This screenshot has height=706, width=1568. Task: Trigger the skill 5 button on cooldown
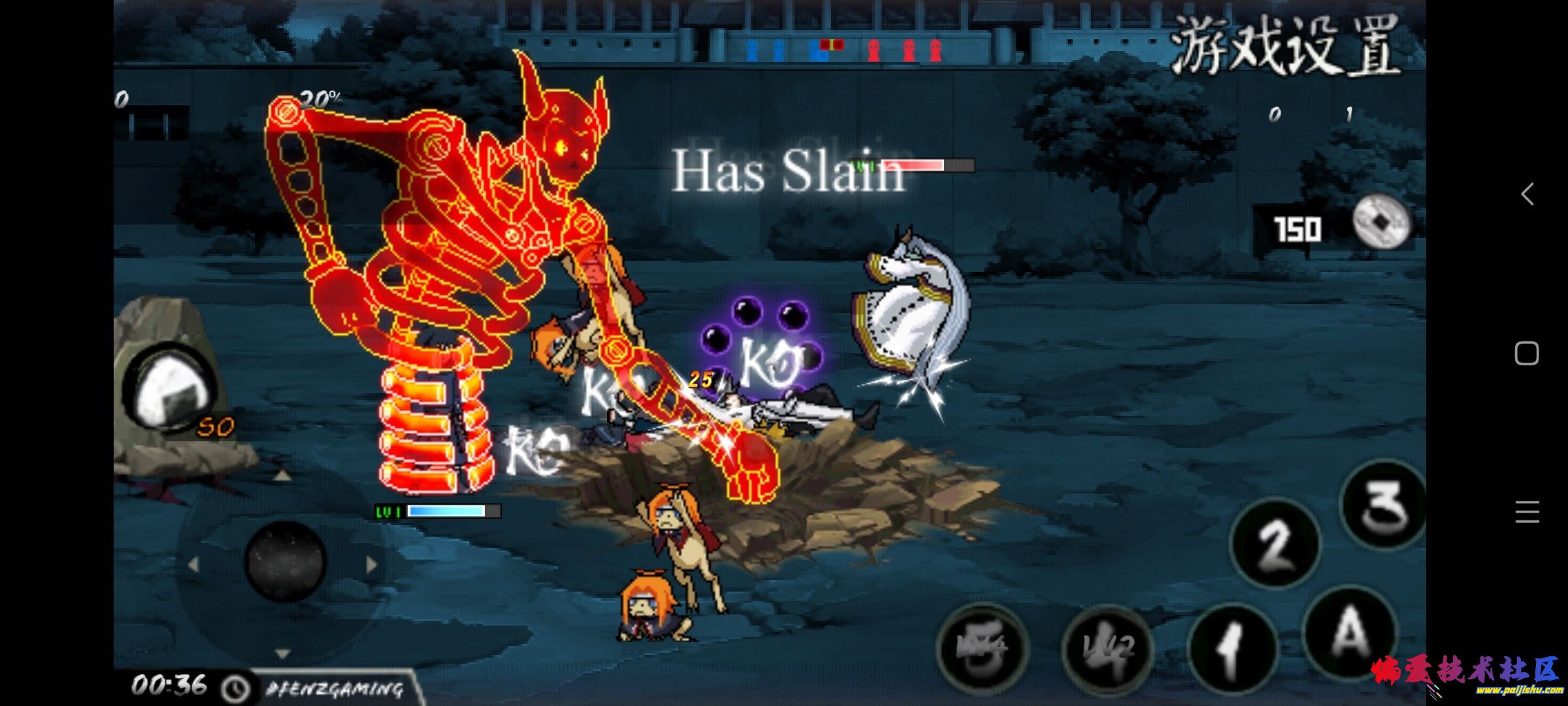point(982,647)
